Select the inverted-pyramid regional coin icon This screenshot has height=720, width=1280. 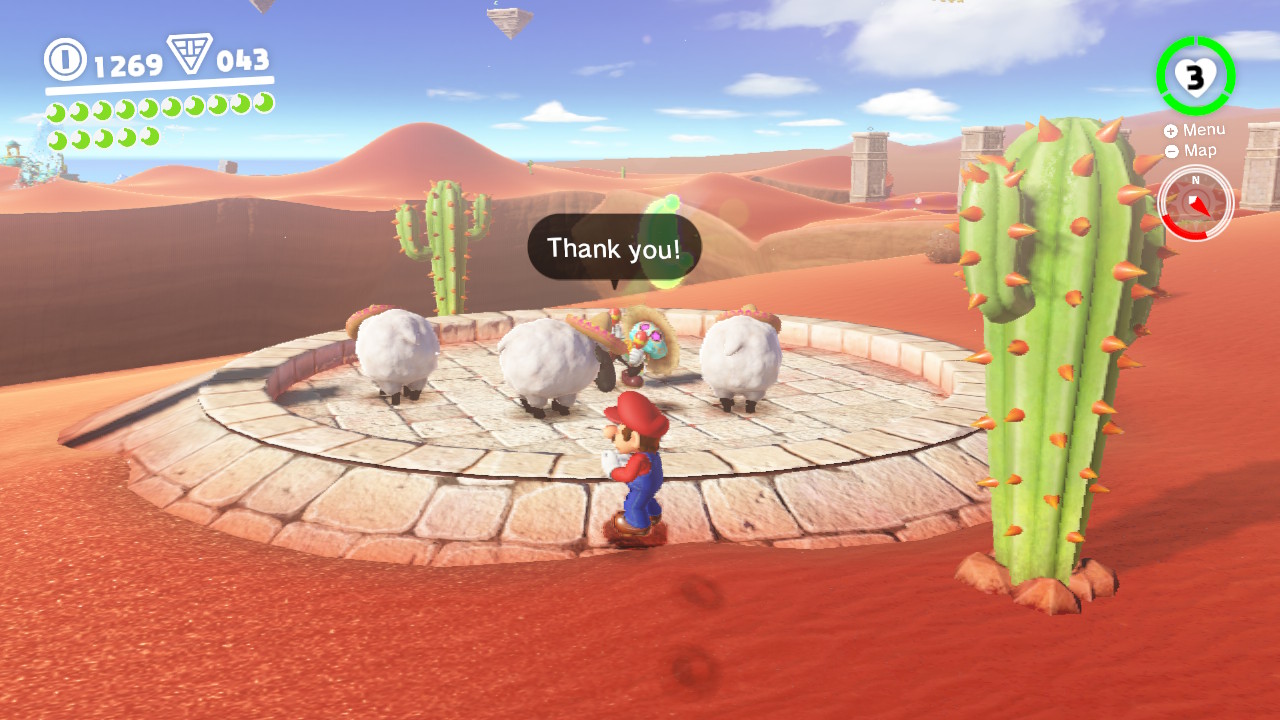(x=192, y=57)
